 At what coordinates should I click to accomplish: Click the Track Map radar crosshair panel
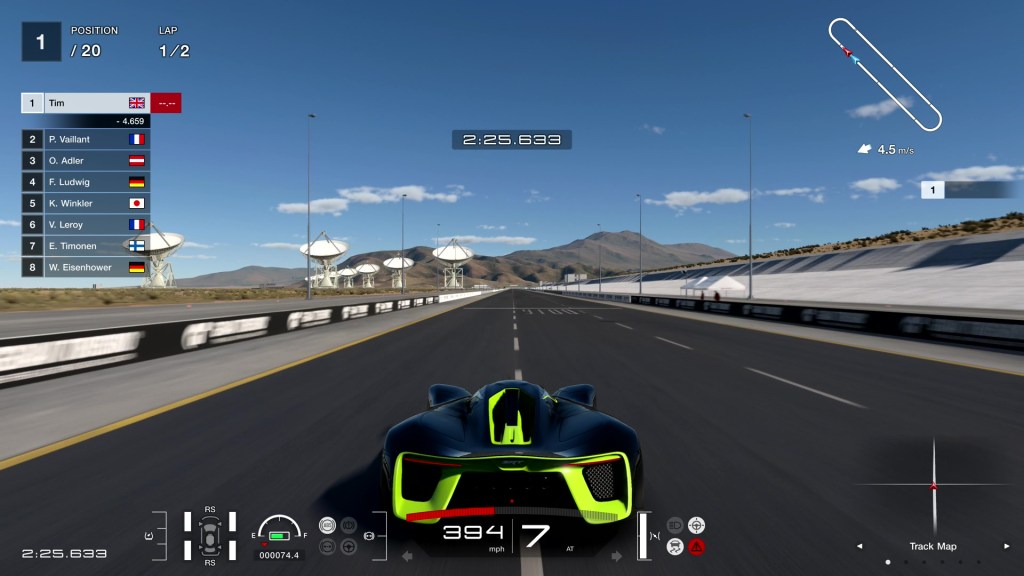933,487
